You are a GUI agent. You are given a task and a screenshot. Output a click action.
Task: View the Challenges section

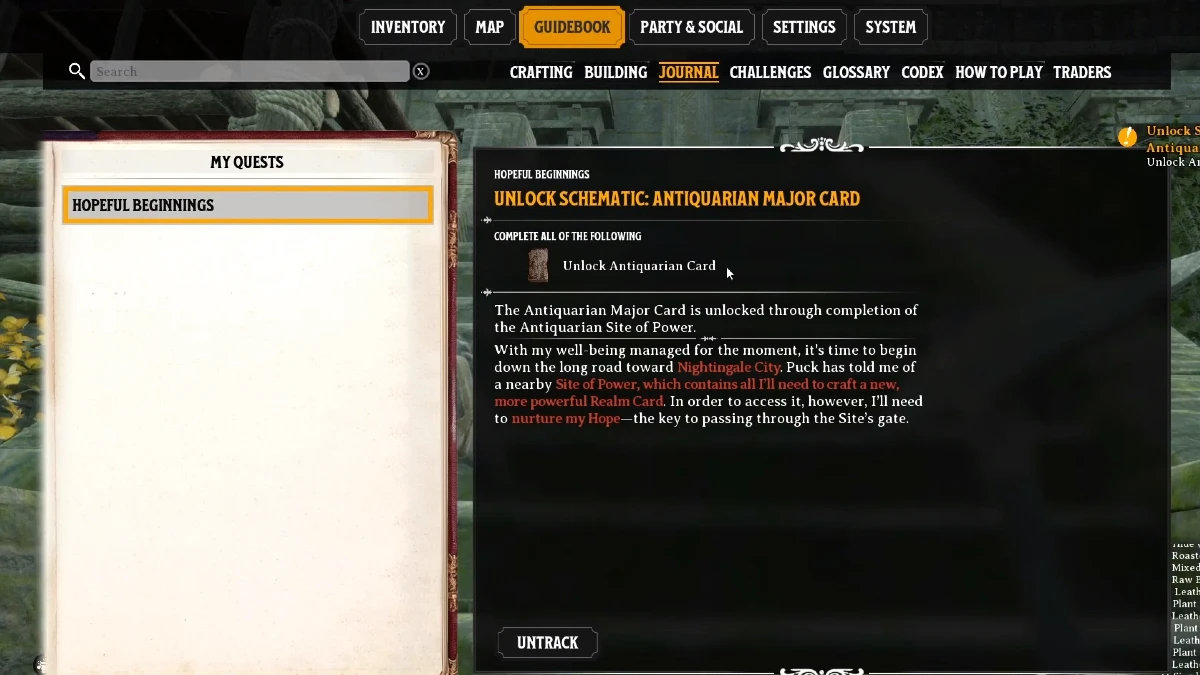(770, 72)
